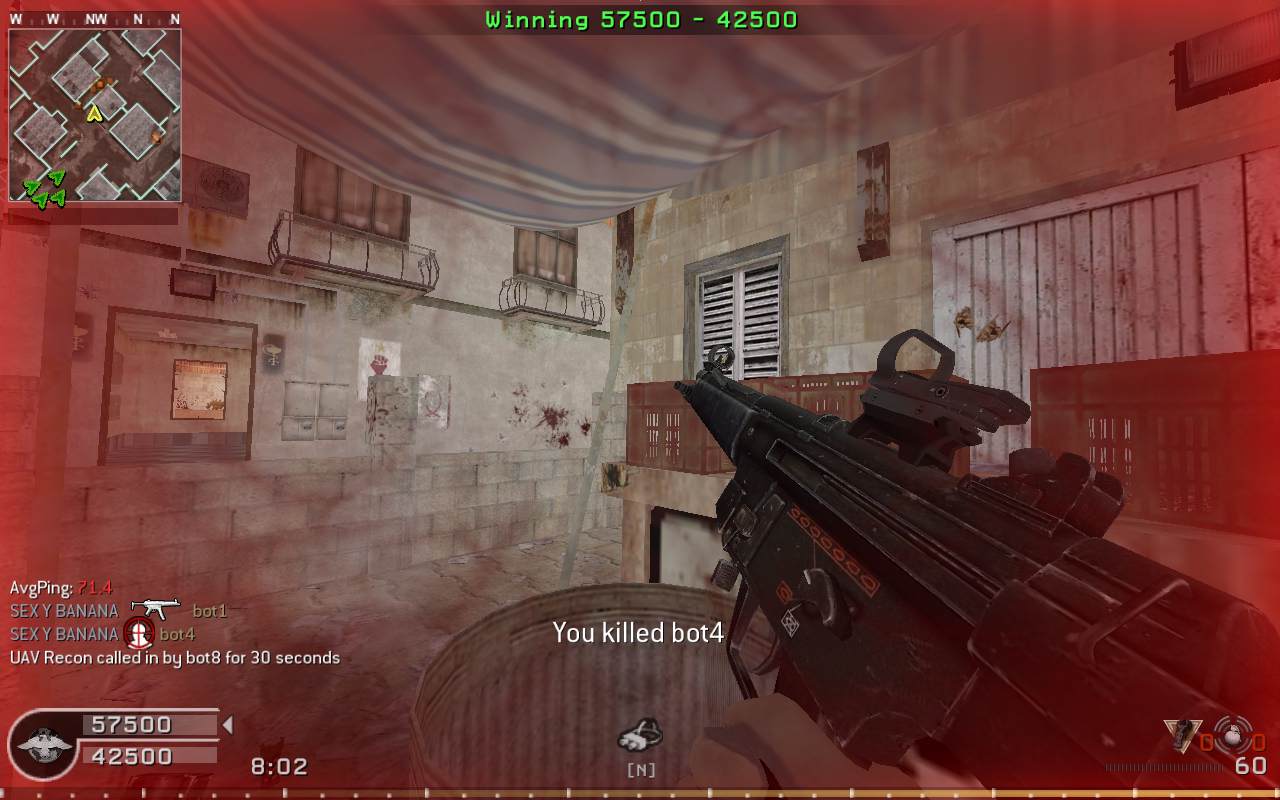The width and height of the screenshot is (1280, 800).
Task: Select the frag grenade icon
Action: pos(1232,731)
